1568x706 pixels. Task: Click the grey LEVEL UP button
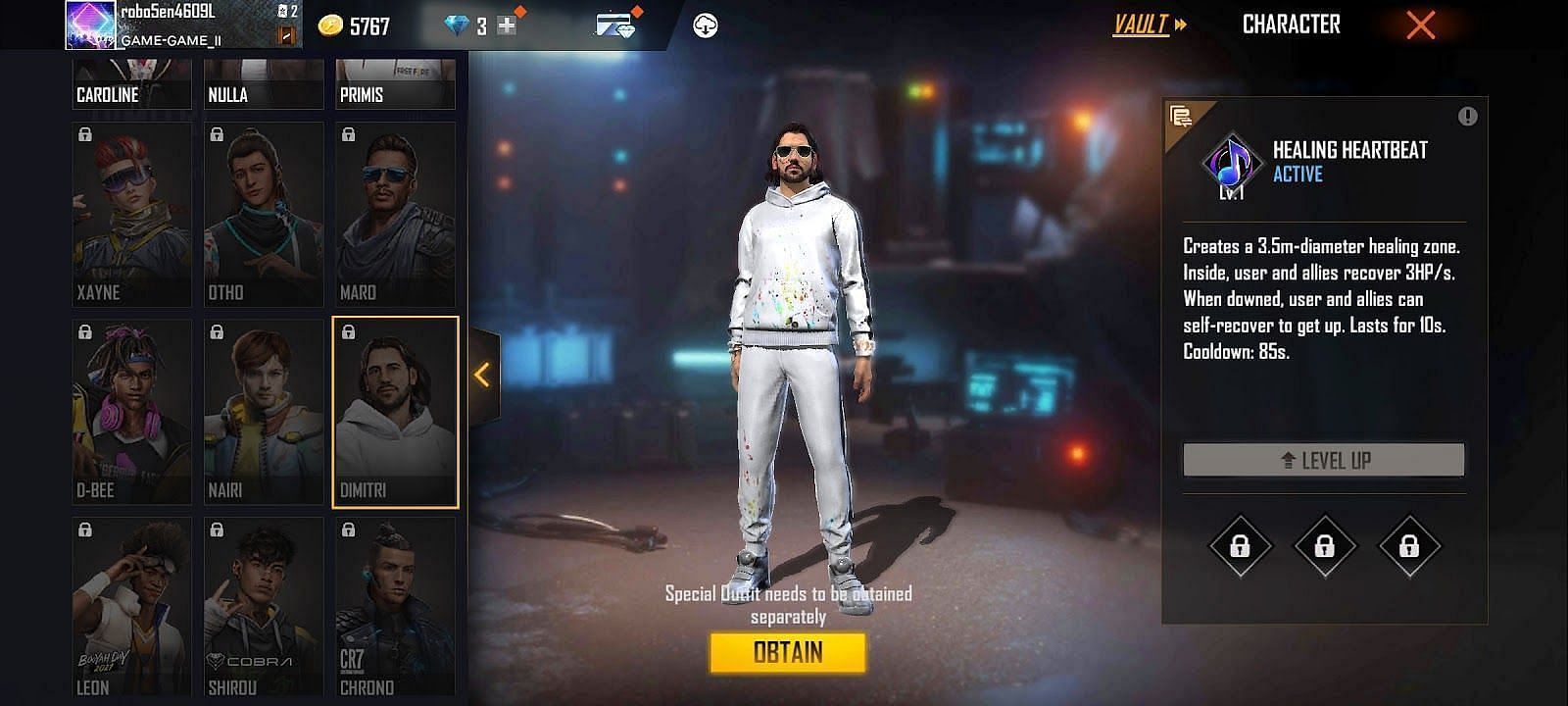click(1323, 460)
